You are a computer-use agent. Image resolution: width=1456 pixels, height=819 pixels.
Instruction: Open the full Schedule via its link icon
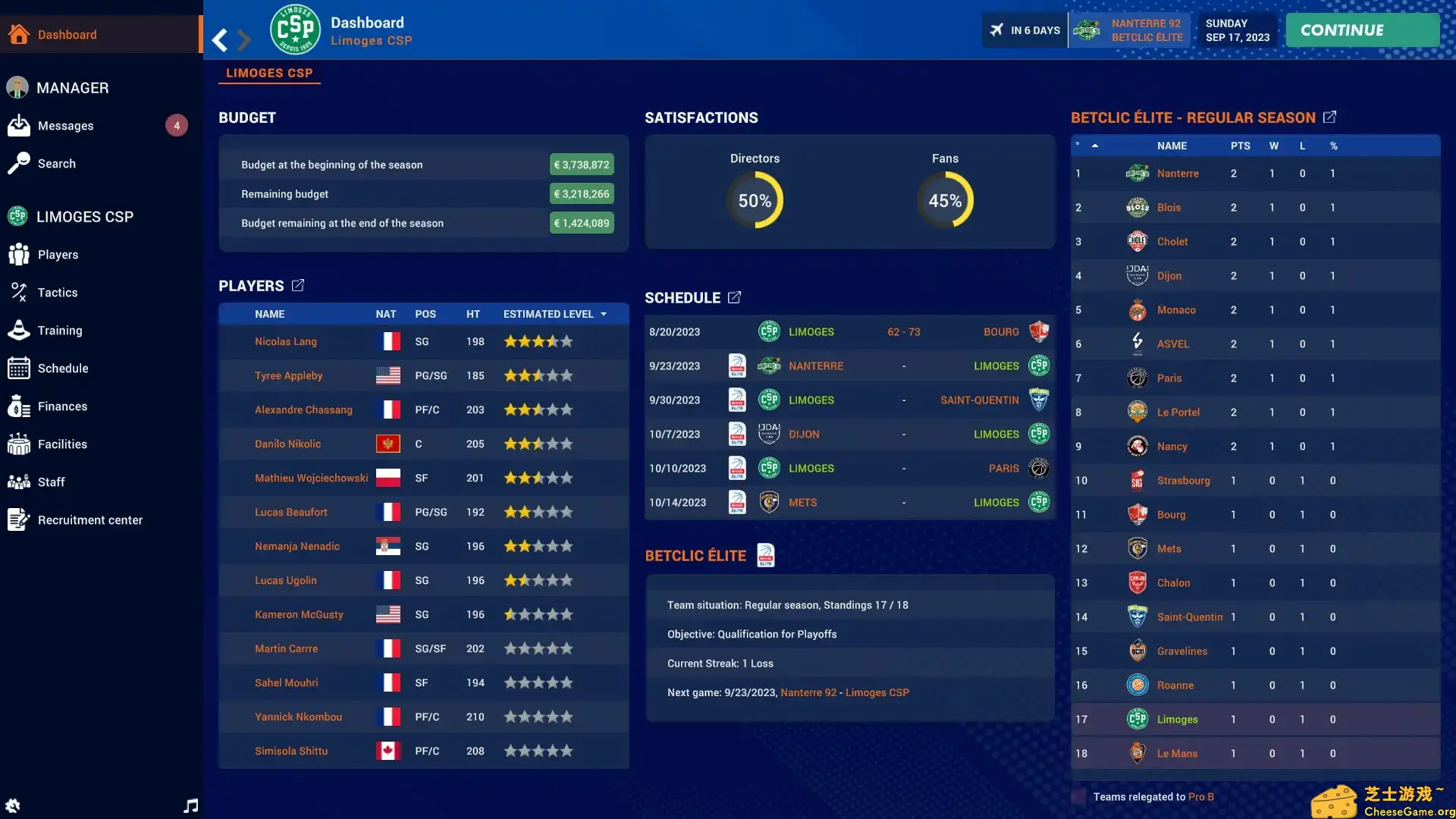pos(734,297)
